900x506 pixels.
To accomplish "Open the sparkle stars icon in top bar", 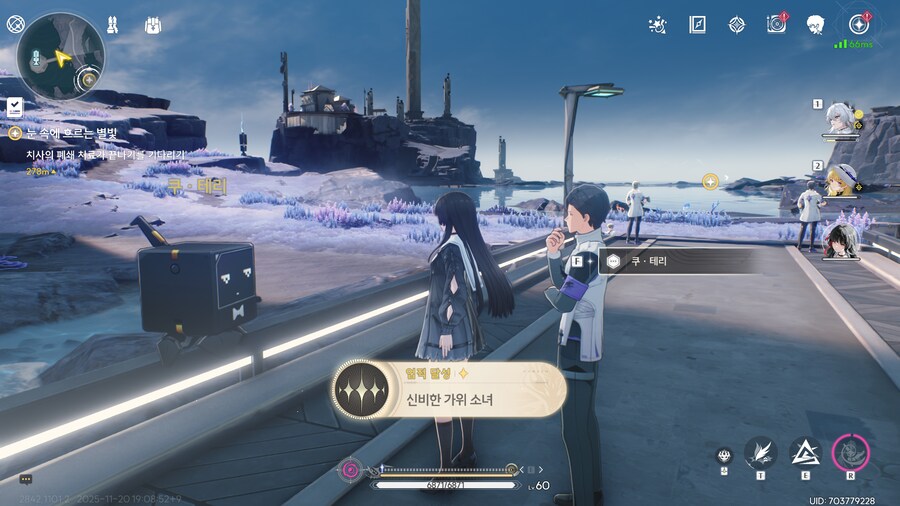I will [657, 24].
